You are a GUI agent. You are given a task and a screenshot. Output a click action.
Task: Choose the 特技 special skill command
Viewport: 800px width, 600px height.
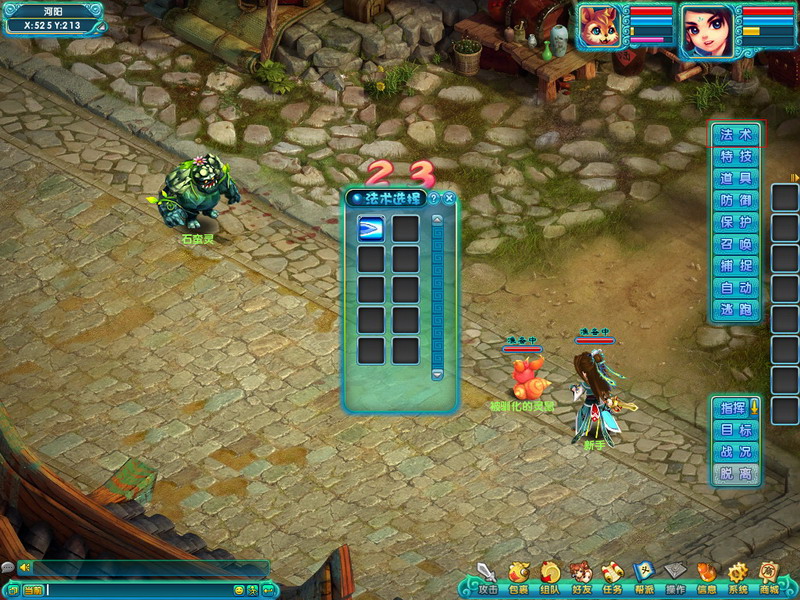tap(736, 157)
